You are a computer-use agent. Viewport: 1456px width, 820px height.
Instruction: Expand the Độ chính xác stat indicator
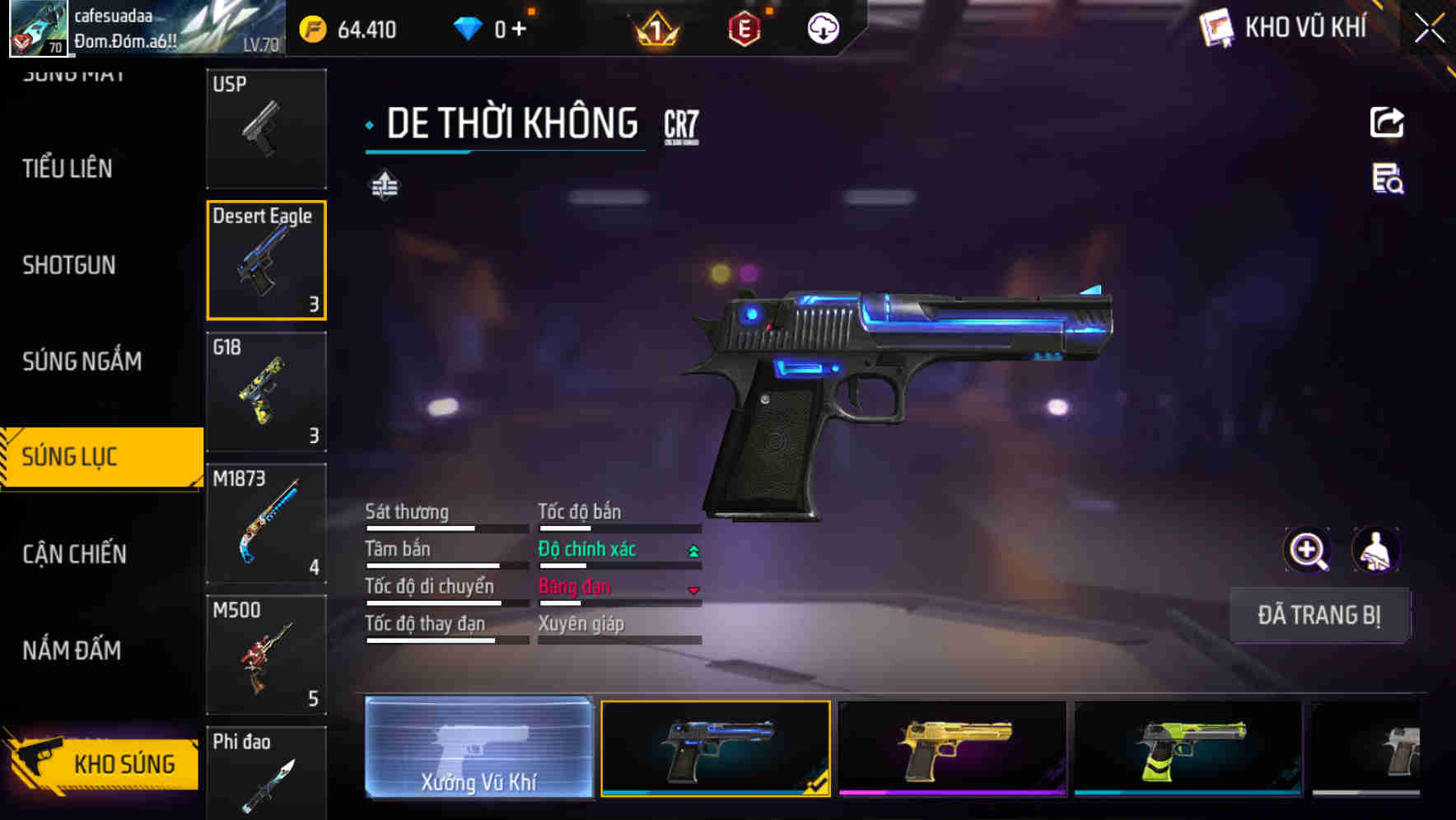click(x=691, y=549)
